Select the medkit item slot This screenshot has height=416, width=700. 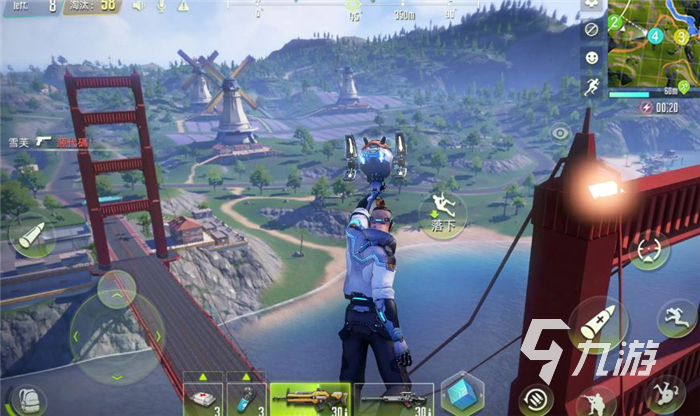[202, 396]
